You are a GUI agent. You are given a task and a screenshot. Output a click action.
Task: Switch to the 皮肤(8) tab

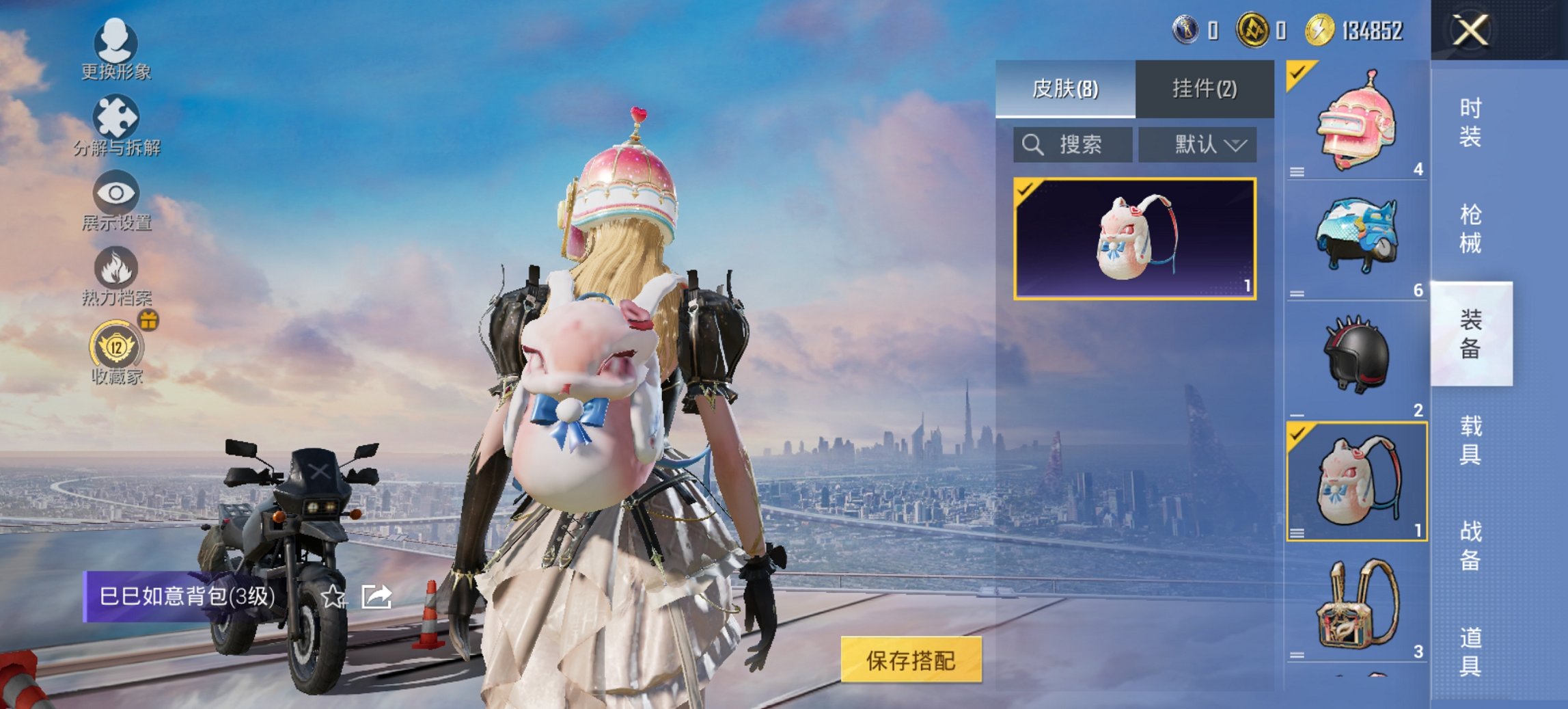1066,90
